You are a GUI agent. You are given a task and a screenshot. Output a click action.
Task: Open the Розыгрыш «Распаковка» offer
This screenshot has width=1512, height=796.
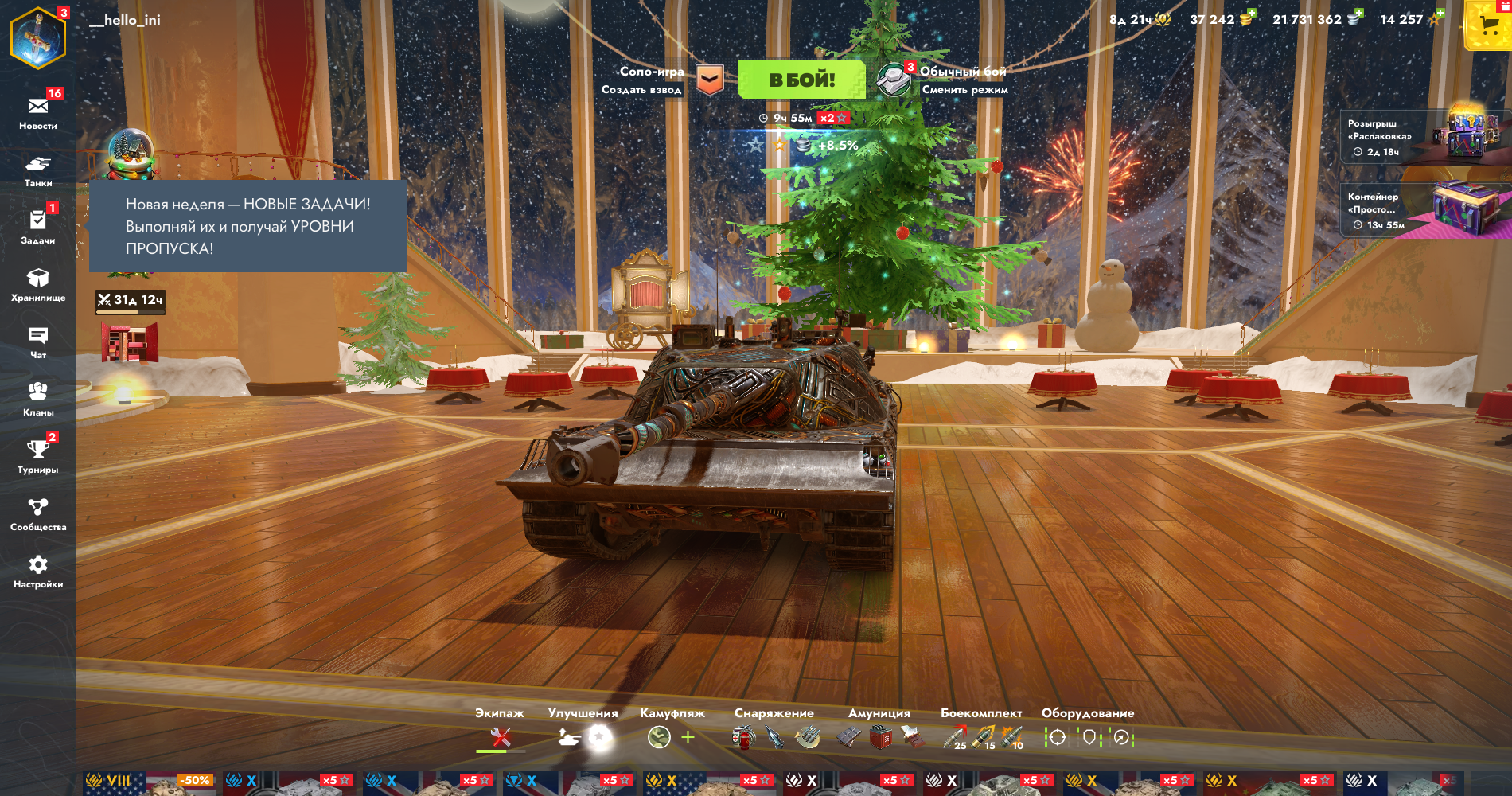pos(1424,136)
